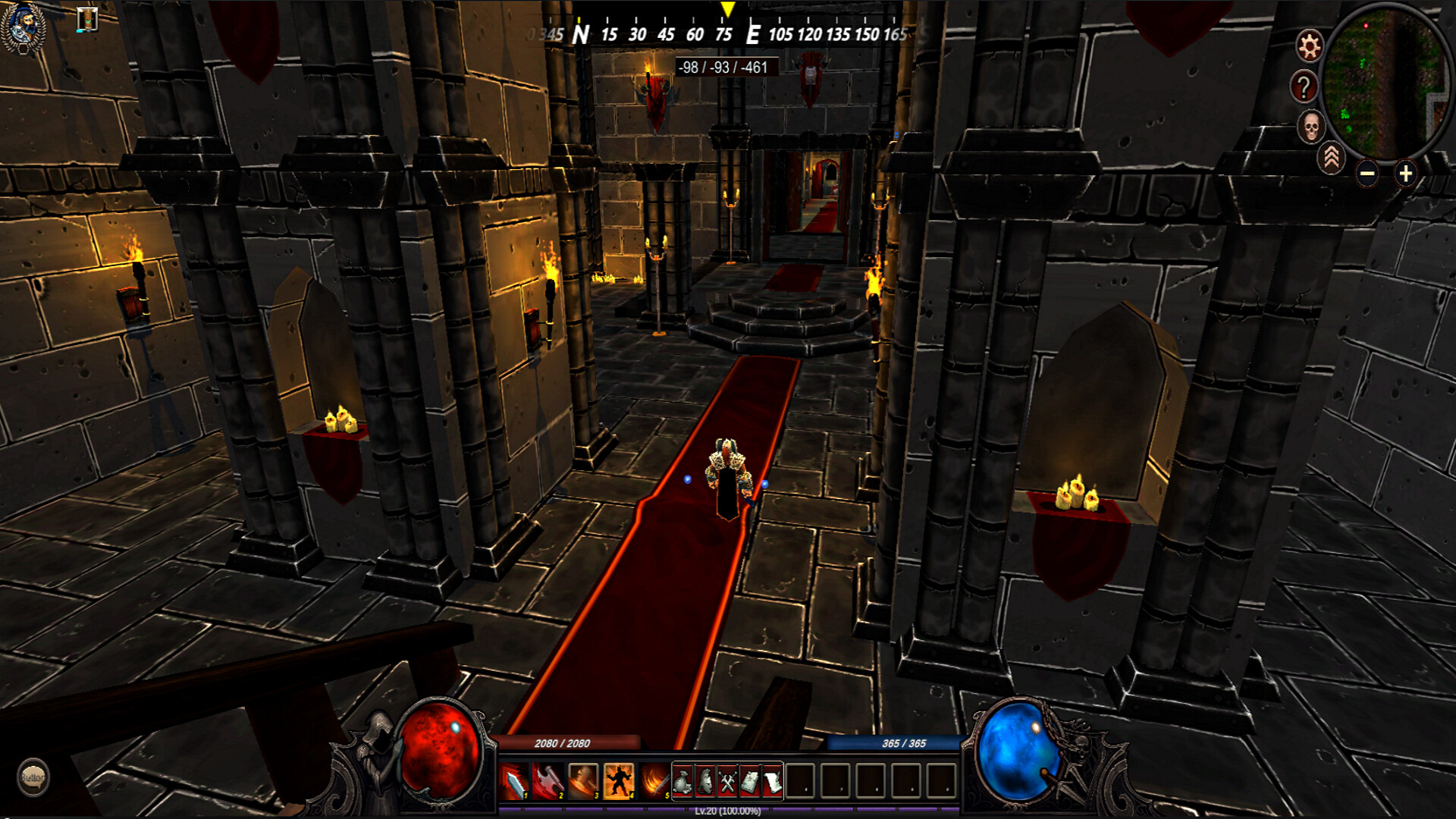Image resolution: width=1456 pixels, height=819 pixels.
Task: Zoom out the minimap with the minus button
Action: [x=1367, y=174]
